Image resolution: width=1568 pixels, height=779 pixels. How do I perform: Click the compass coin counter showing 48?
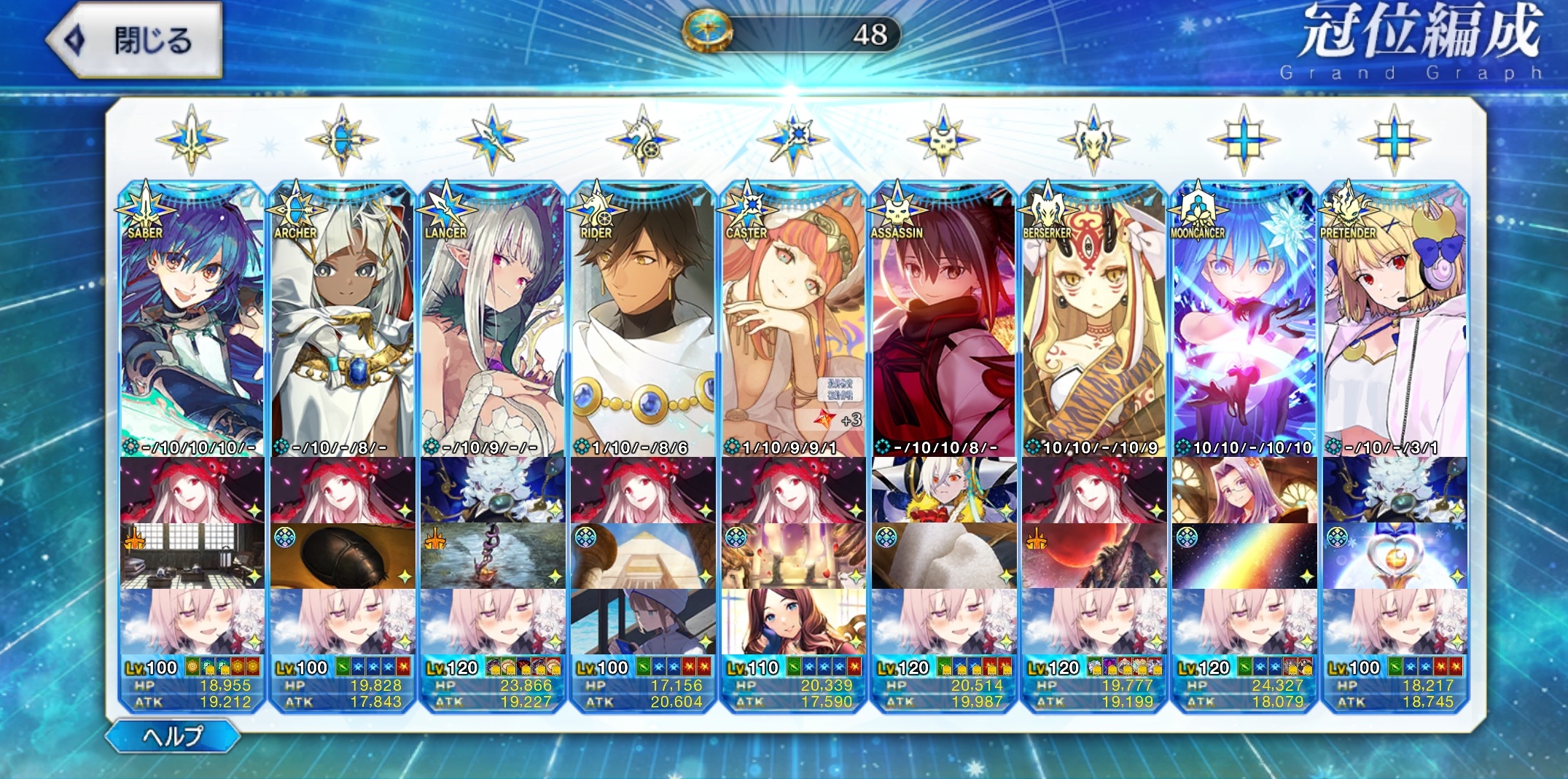pos(793,34)
